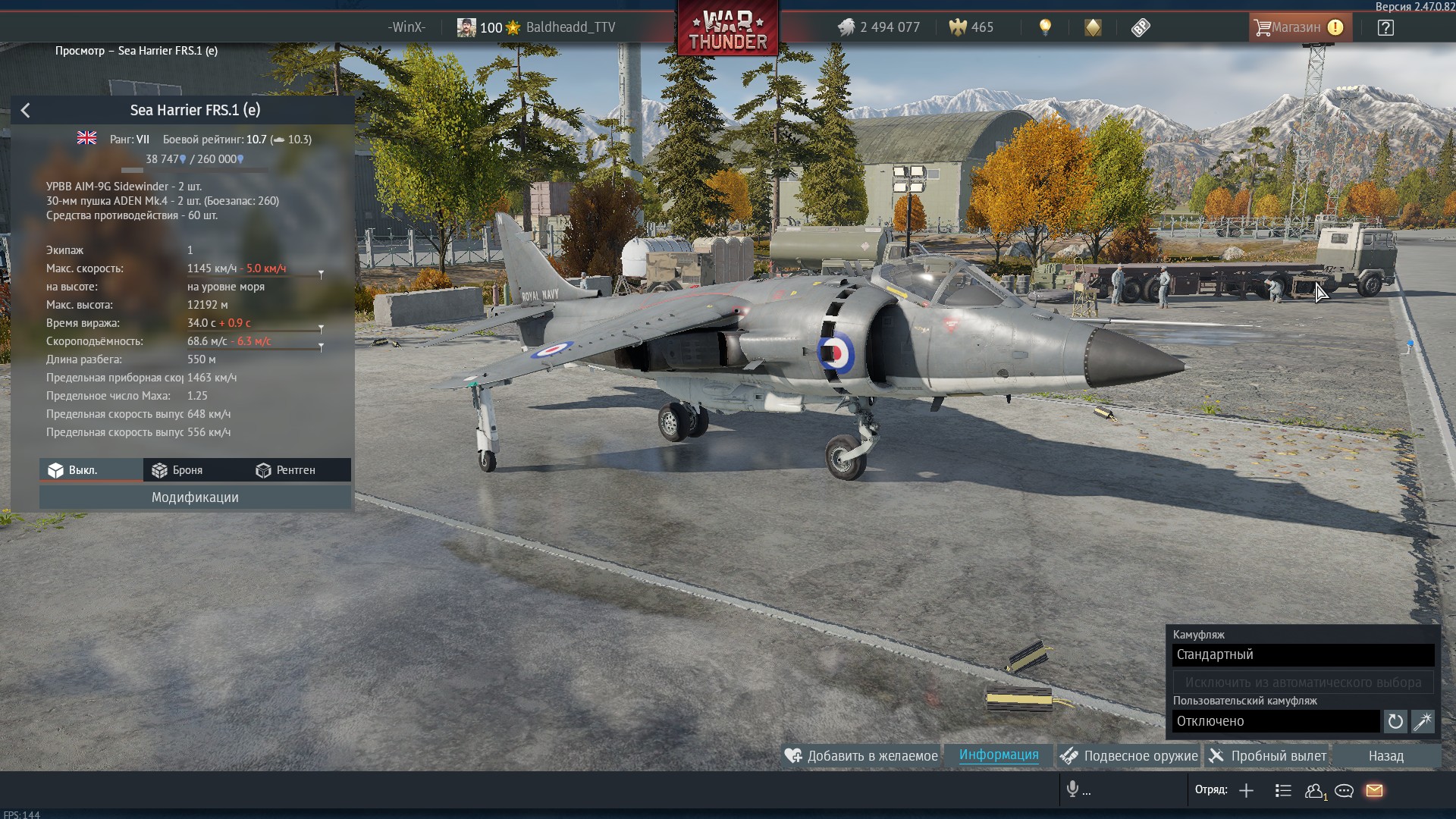Image resolution: width=1456 pixels, height=819 pixels.
Task: Switch to the Броня armor view
Action: point(177,470)
